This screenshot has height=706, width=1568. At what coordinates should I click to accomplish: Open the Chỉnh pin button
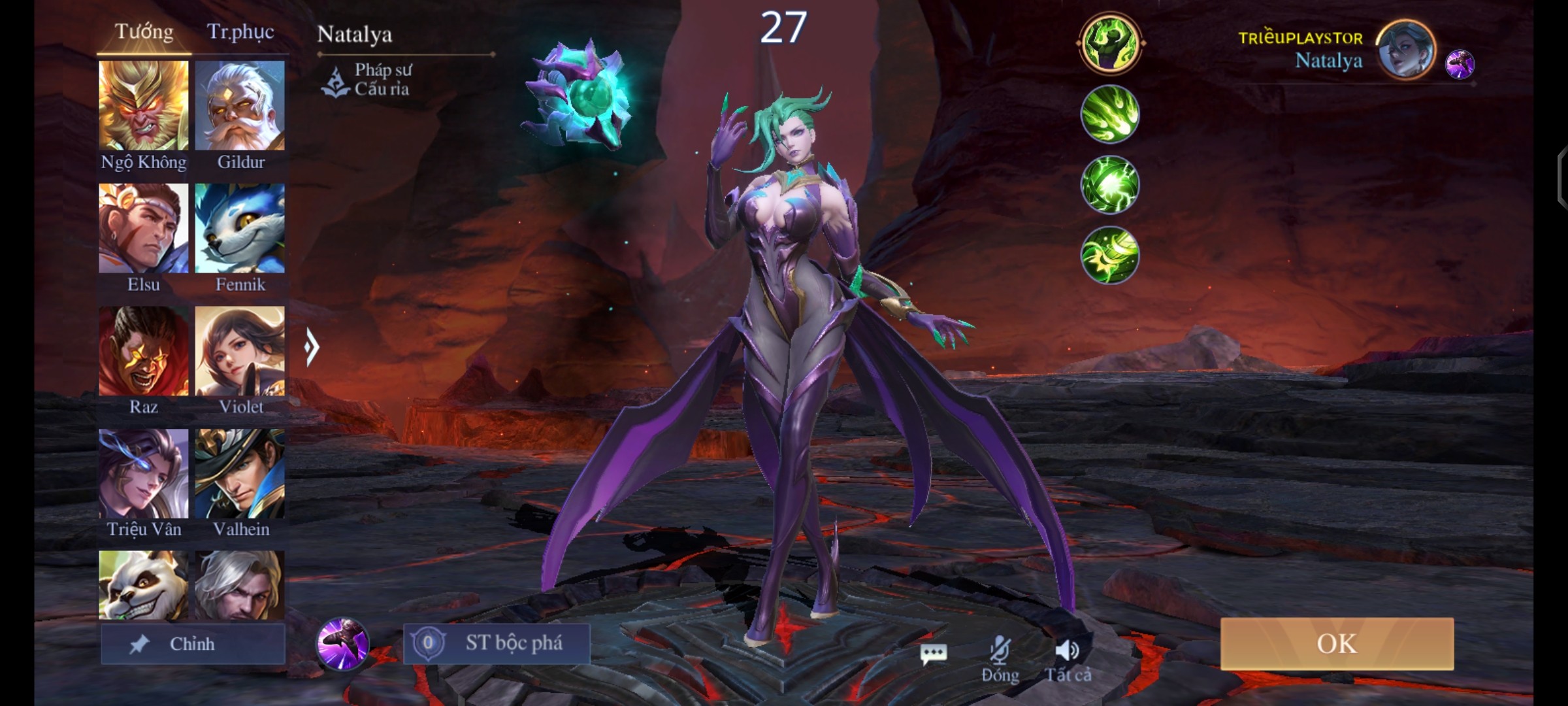point(193,644)
